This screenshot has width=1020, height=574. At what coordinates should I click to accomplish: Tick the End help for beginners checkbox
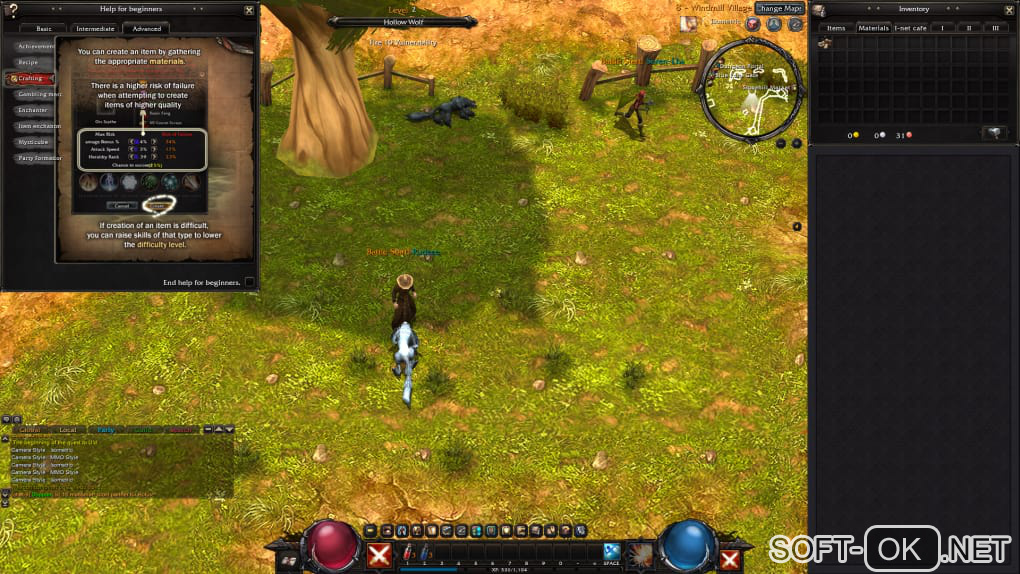tap(249, 282)
